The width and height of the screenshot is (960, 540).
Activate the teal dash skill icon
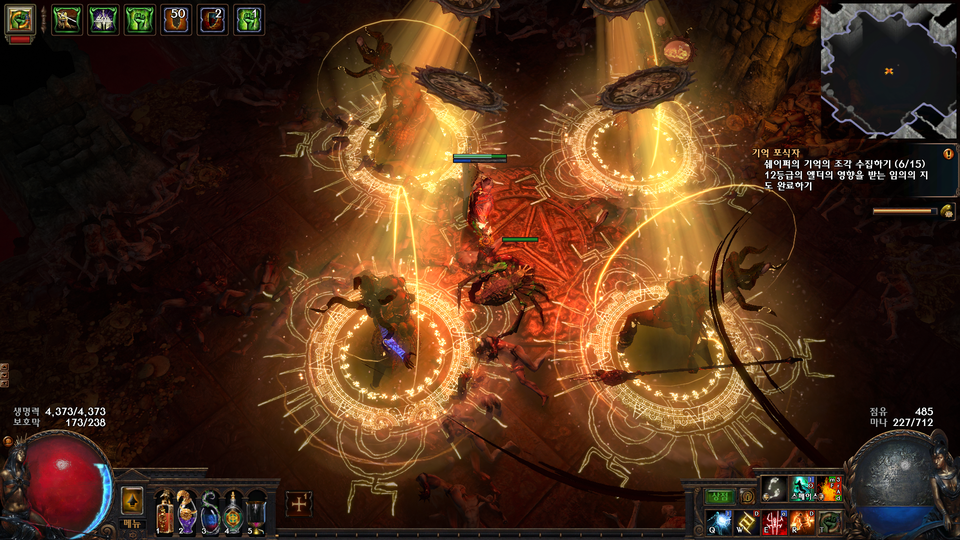click(x=803, y=488)
